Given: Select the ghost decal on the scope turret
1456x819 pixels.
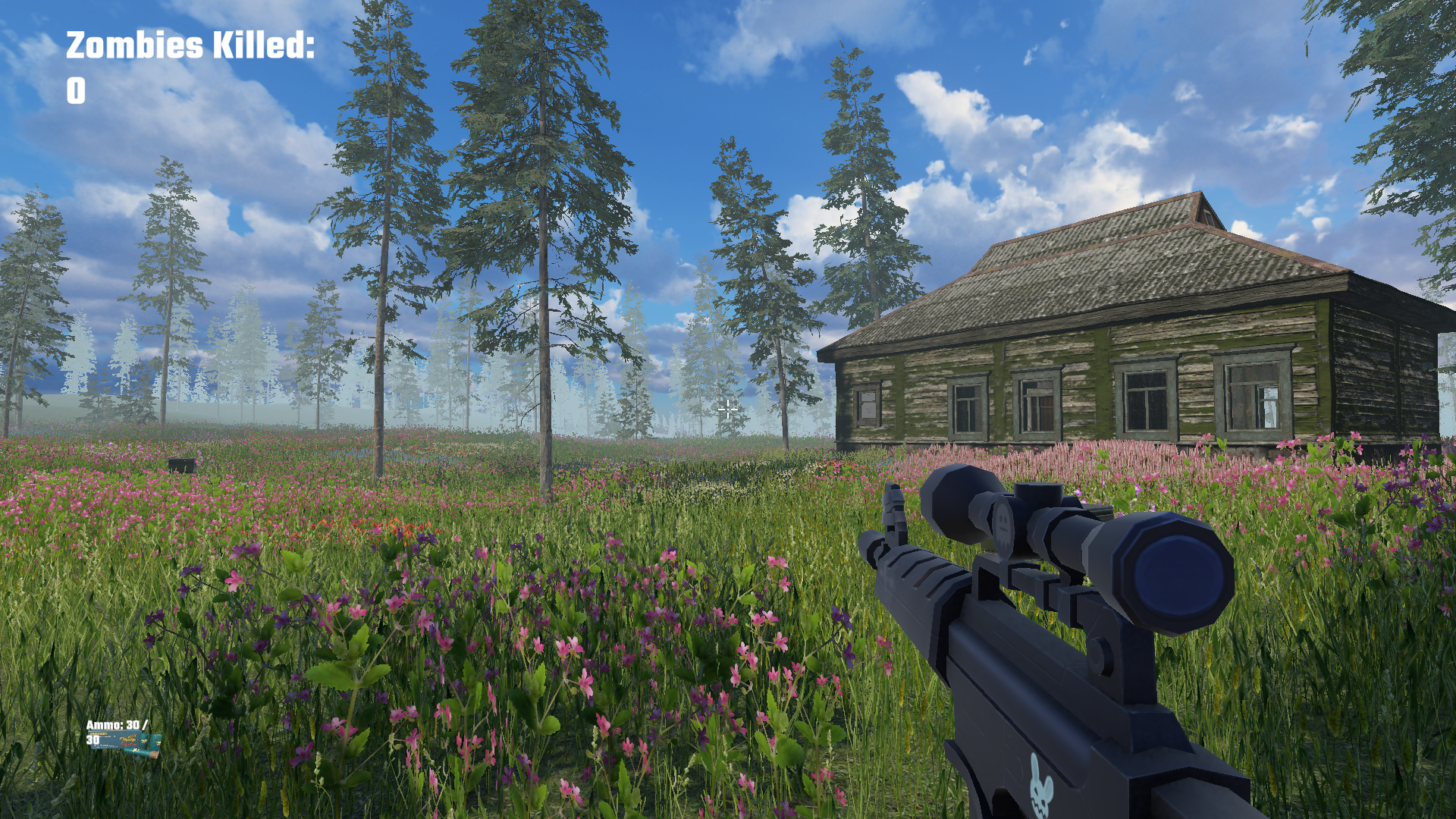Looking at the screenshot, I should coord(1004,527).
